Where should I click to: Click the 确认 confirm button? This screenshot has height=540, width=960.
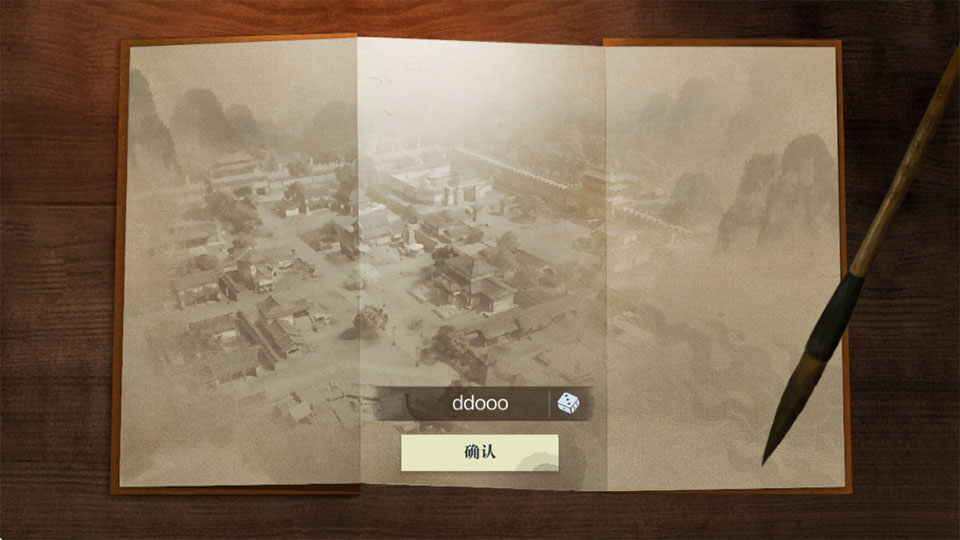(479, 452)
